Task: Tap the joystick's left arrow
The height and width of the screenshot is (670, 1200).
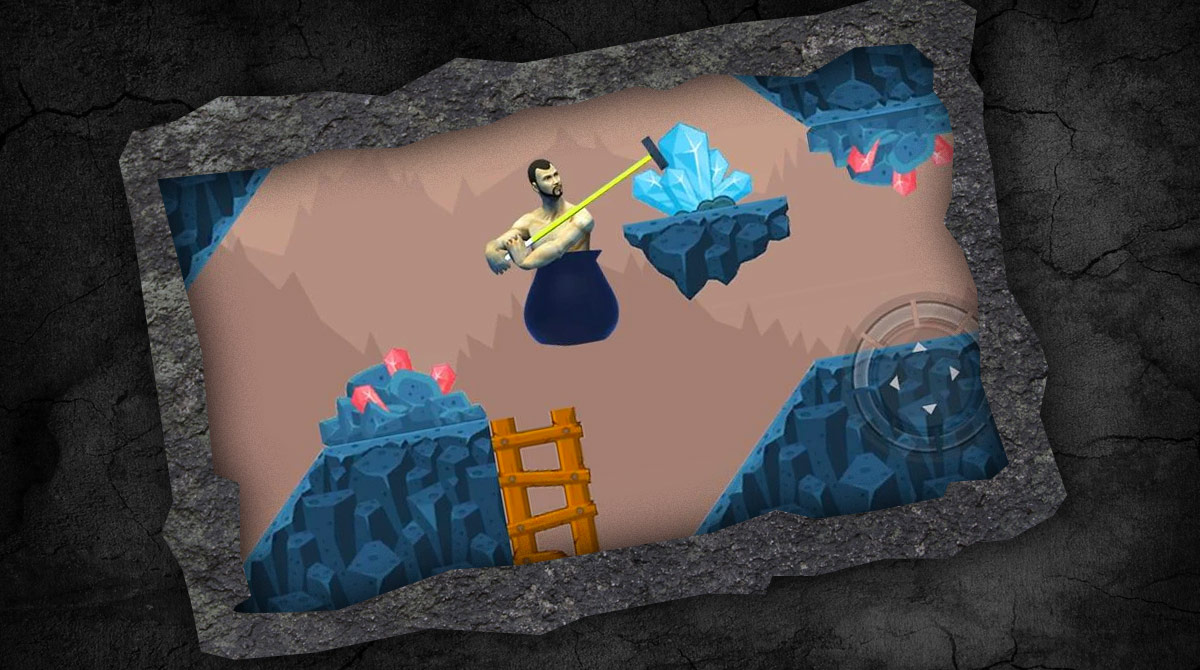Action: (893, 382)
